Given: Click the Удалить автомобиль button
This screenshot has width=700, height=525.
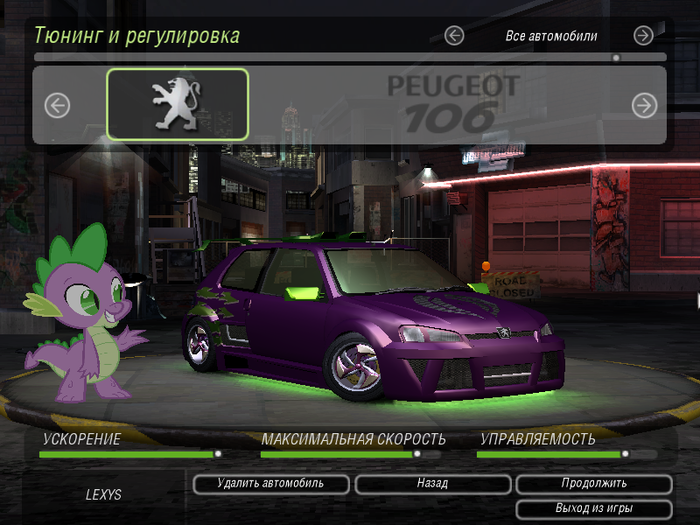Looking at the screenshot, I should tap(271, 484).
